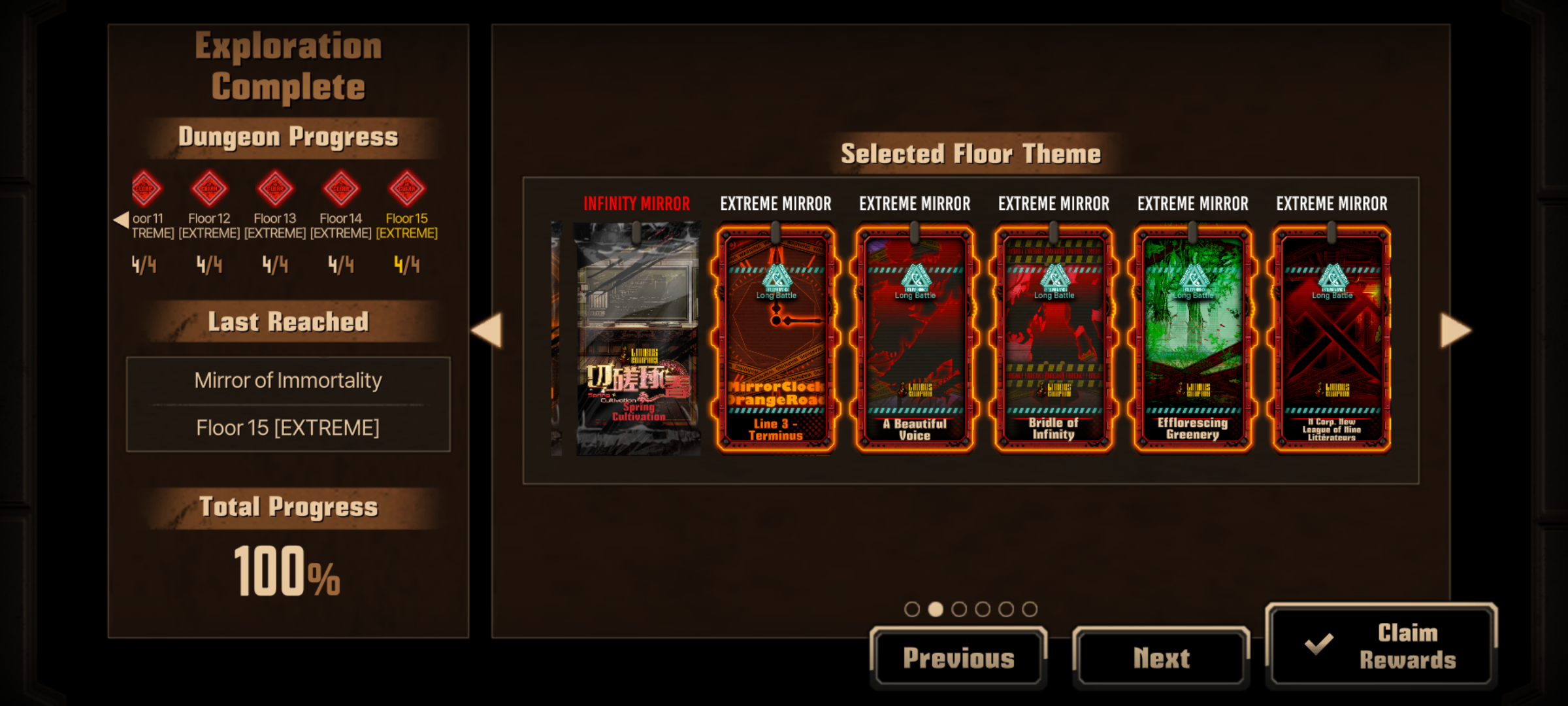Choose the A Beautiful Voice theme card
The height and width of the screenshot is (706, 1568).
pos(915,339)
